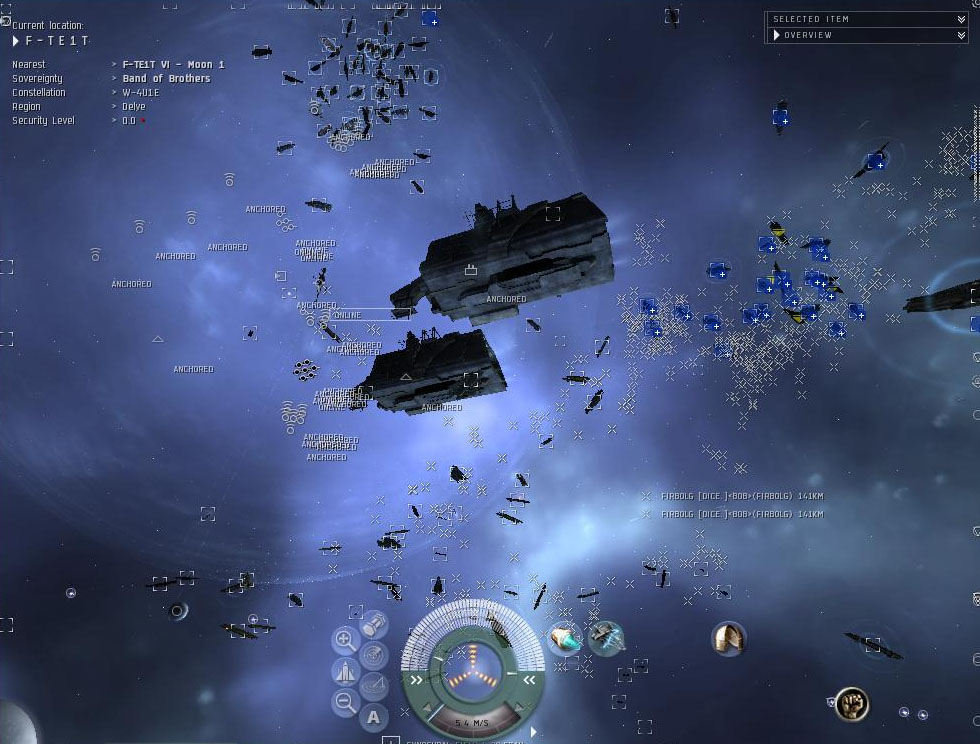980x744 pixels.
Task: Click the Band of Brothers sovereignty entry
Action: click(x=166, y=78)
